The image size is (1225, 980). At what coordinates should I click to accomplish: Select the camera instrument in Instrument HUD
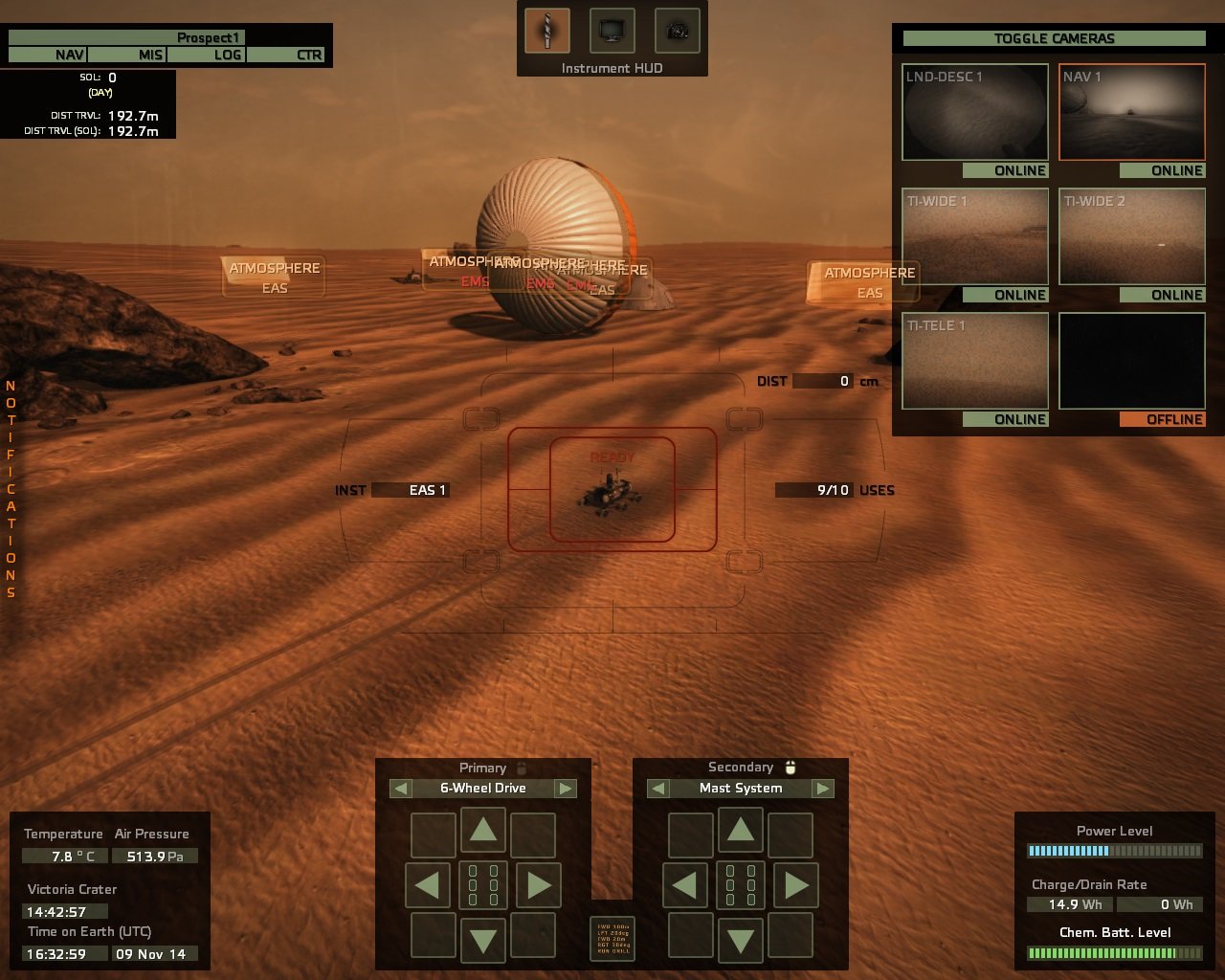pyautogui.click(x=676, y=30)
